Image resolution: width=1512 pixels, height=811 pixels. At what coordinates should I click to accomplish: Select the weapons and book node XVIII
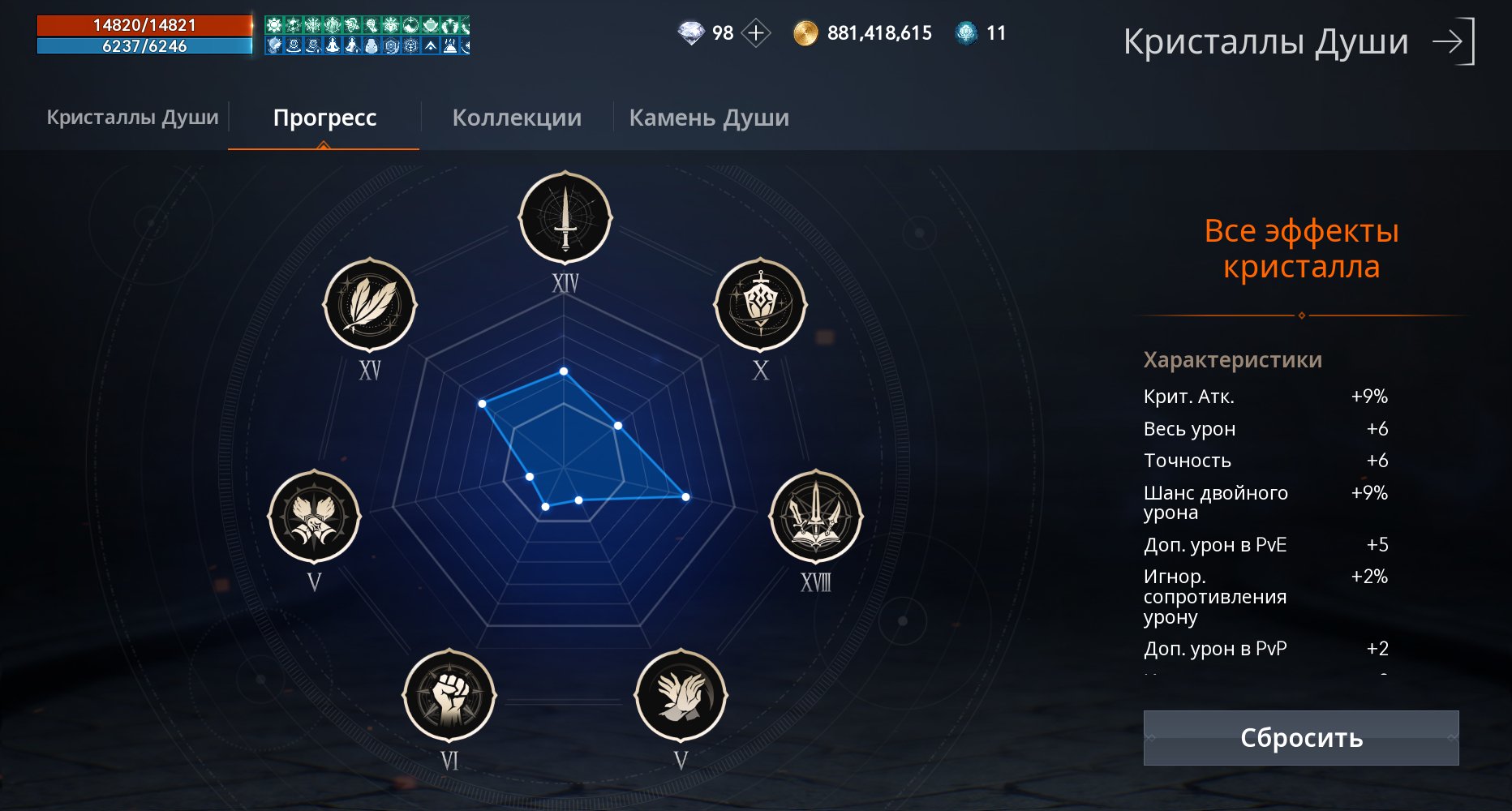815,517
